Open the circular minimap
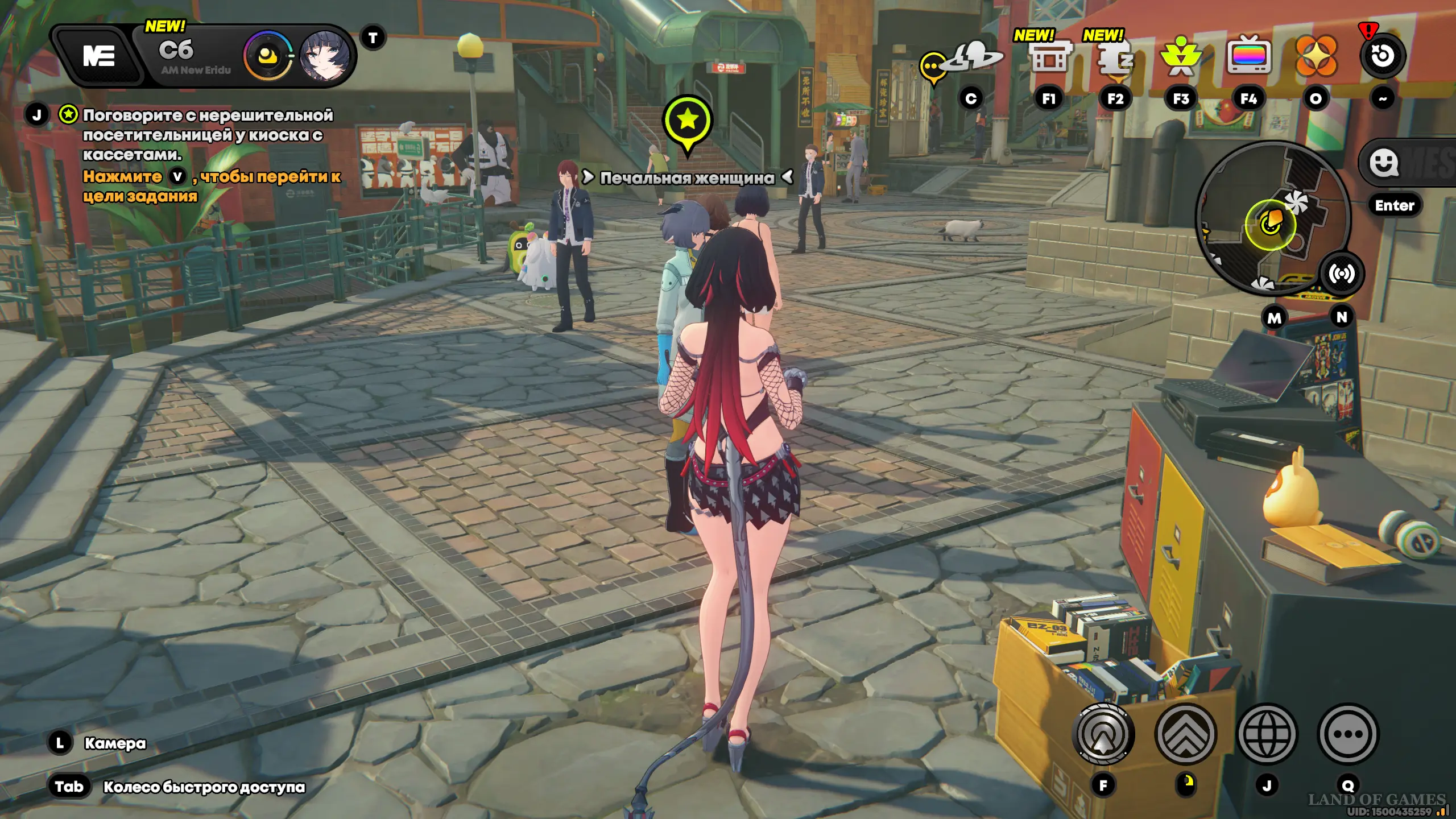 tap(1272, 218)
